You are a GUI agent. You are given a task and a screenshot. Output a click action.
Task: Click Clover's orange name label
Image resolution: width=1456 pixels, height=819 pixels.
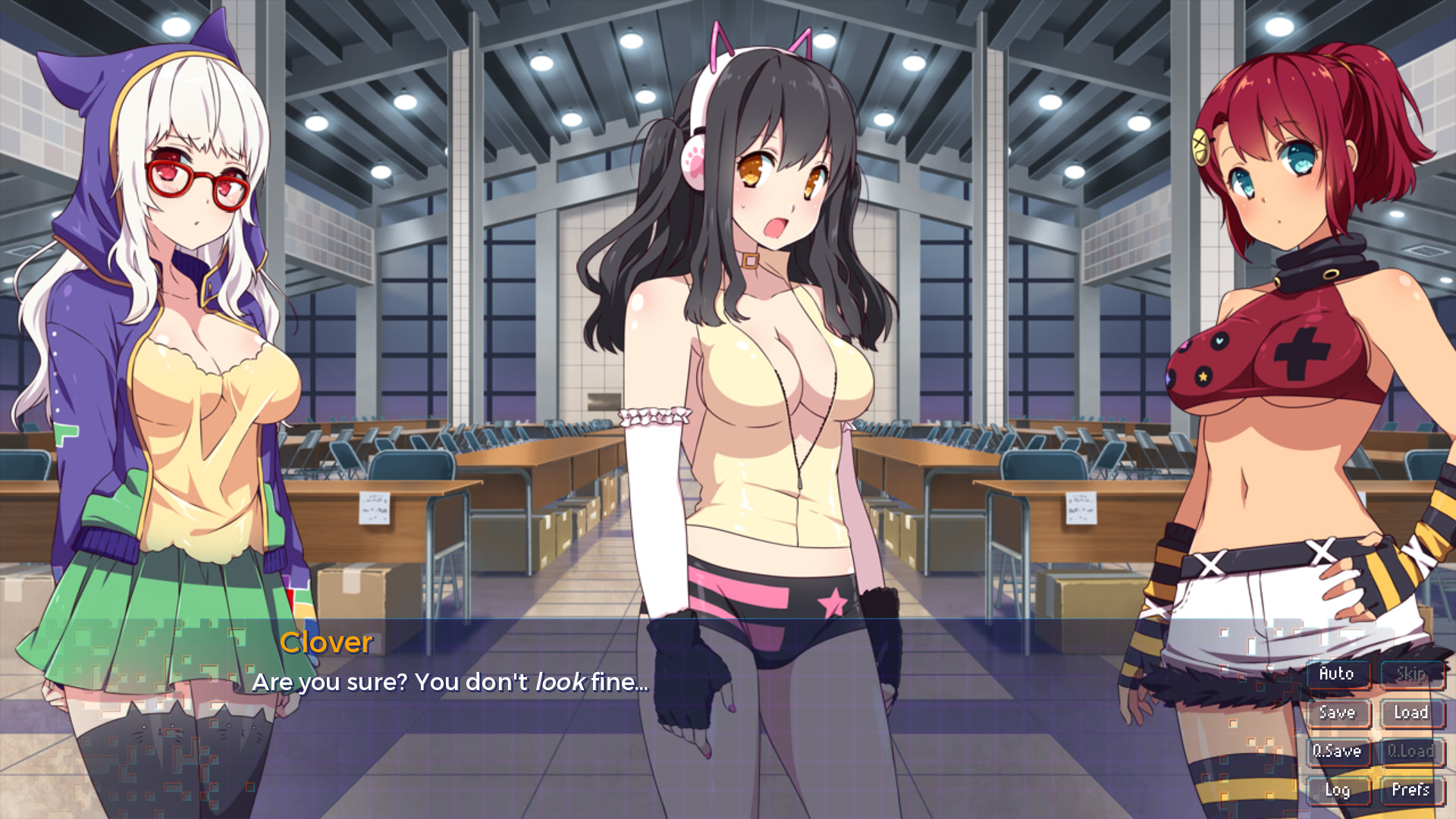(x=326, y=643)
